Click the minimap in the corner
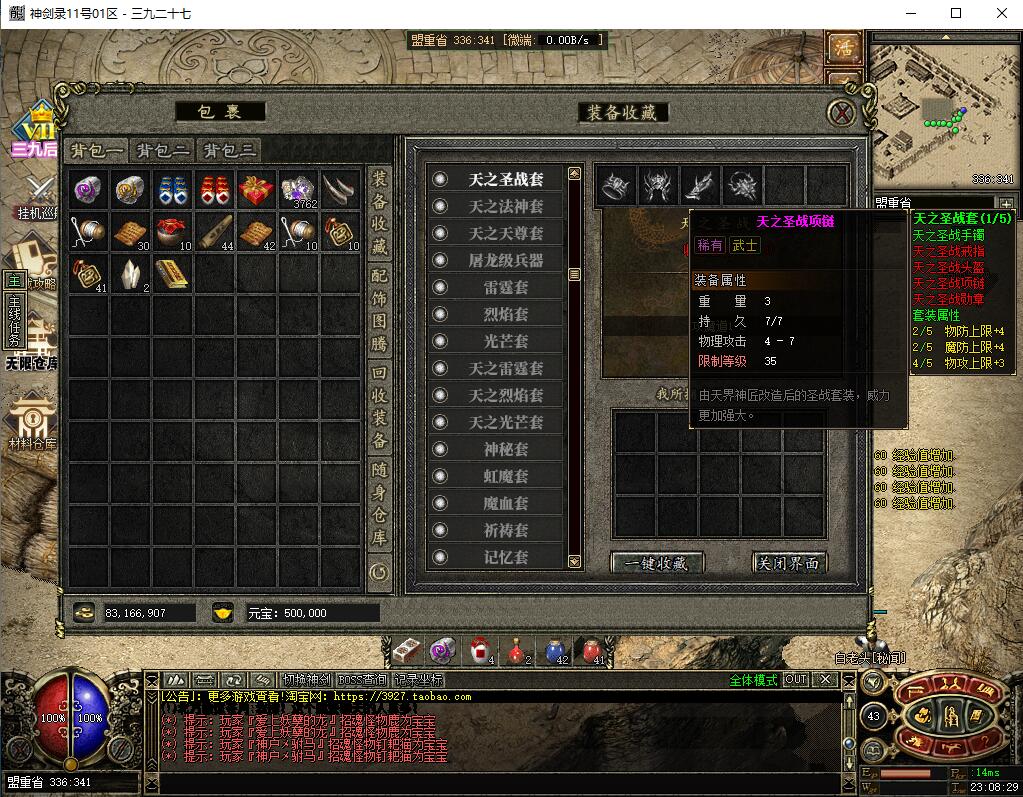This screenshot has height=797, width=1023. point(943,110)
